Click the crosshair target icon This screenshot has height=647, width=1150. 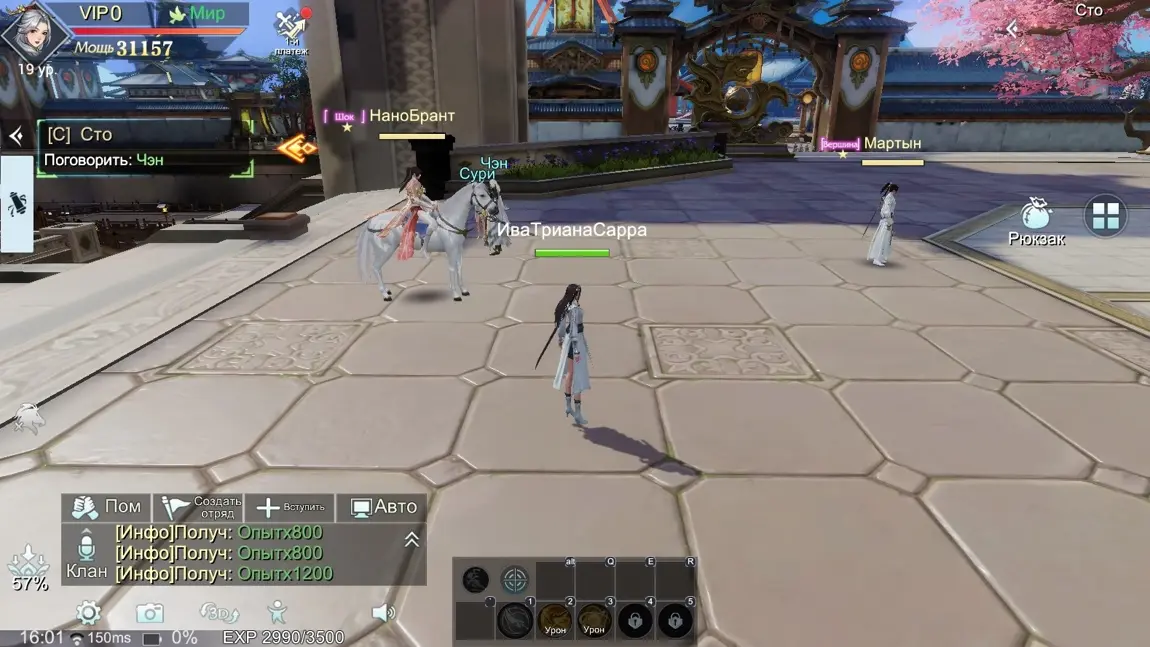(x=514, y=579)
